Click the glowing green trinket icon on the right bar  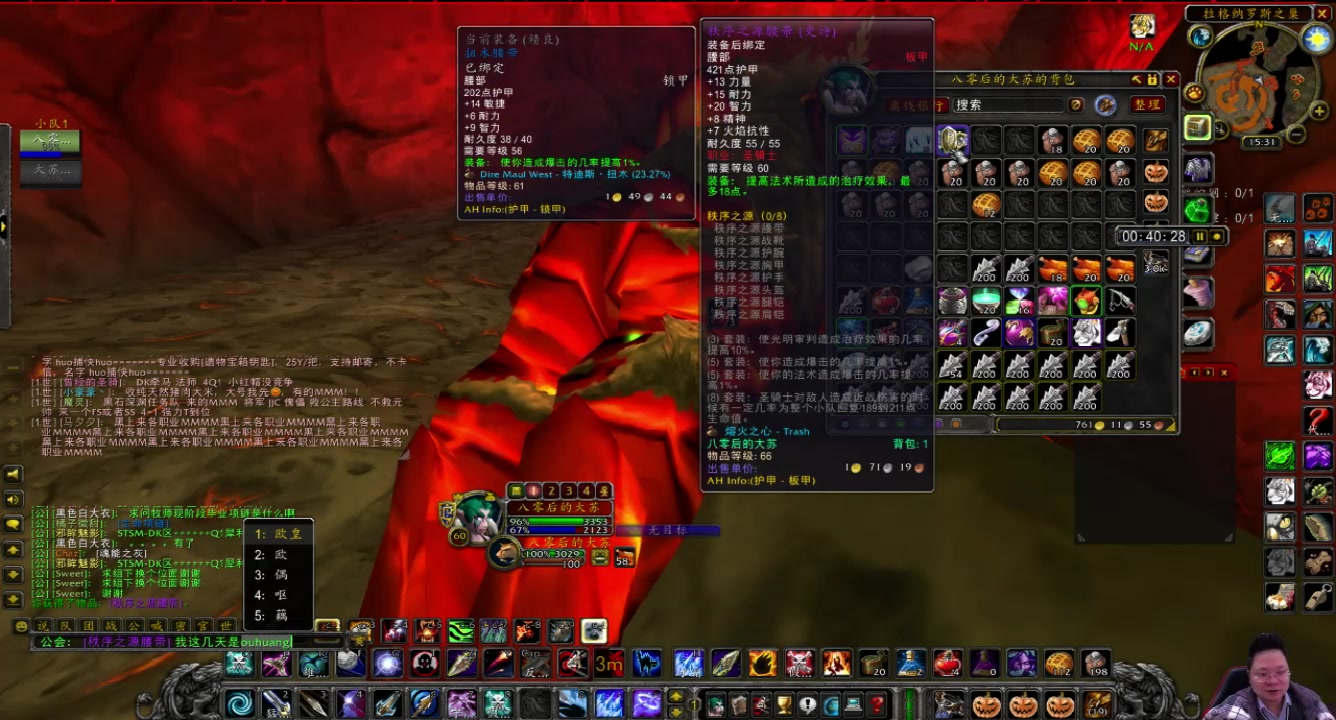1282,455
